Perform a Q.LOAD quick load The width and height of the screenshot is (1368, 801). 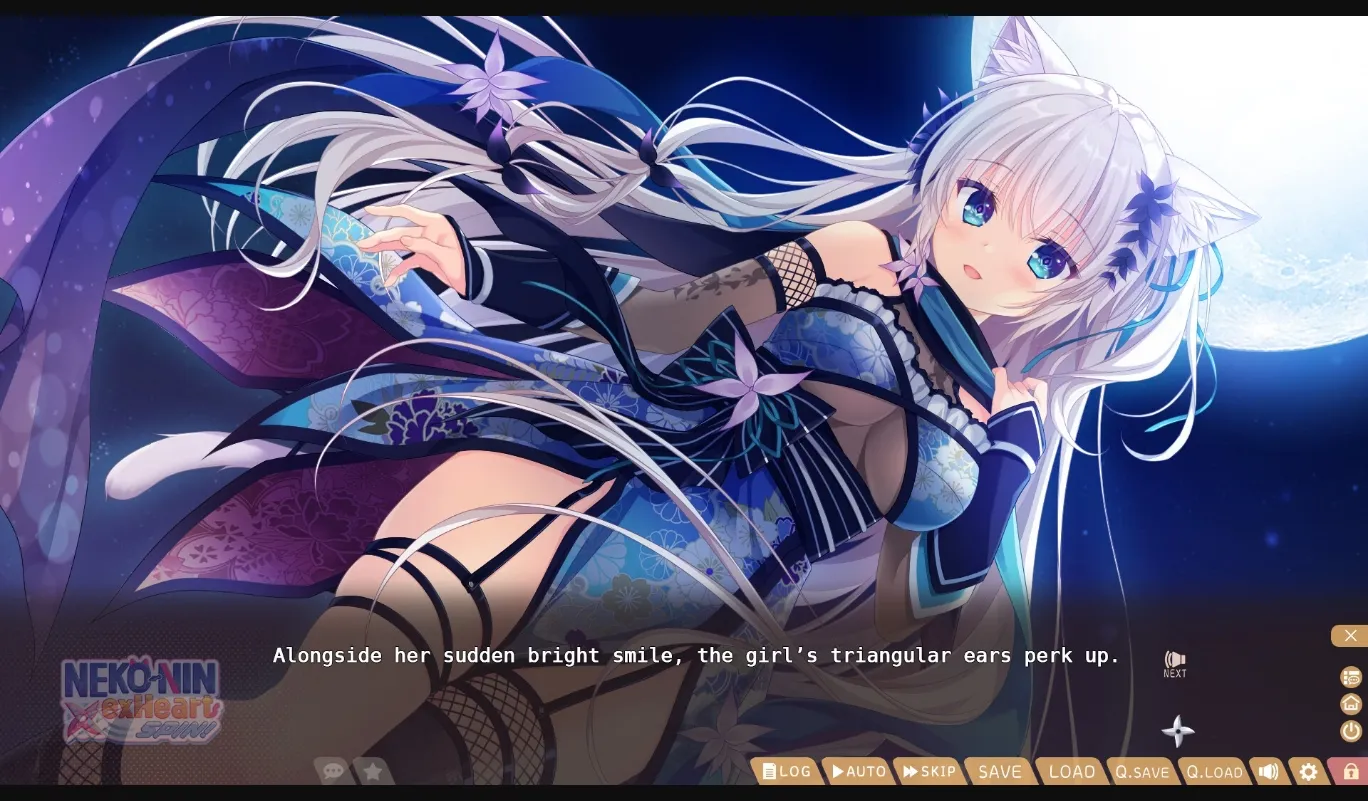pyautogui.click(x=1214, y=772)
